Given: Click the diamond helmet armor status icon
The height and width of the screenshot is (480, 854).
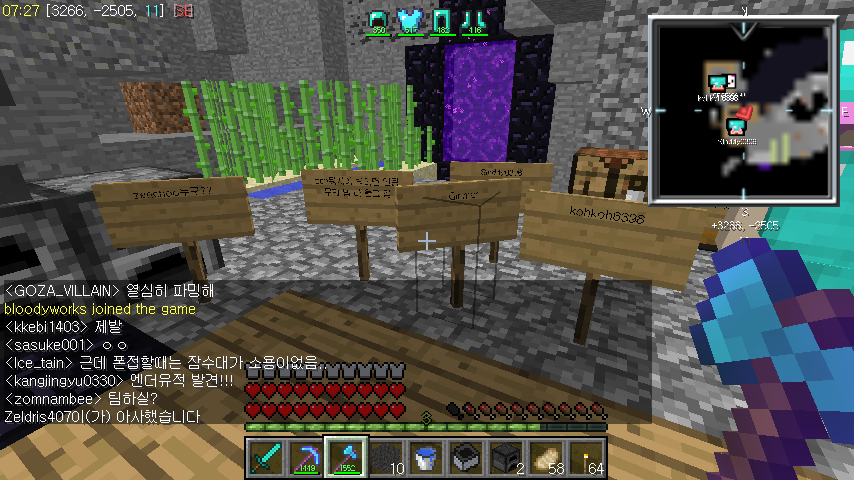Looking at the screenshot, I should [x=378, y=20].
